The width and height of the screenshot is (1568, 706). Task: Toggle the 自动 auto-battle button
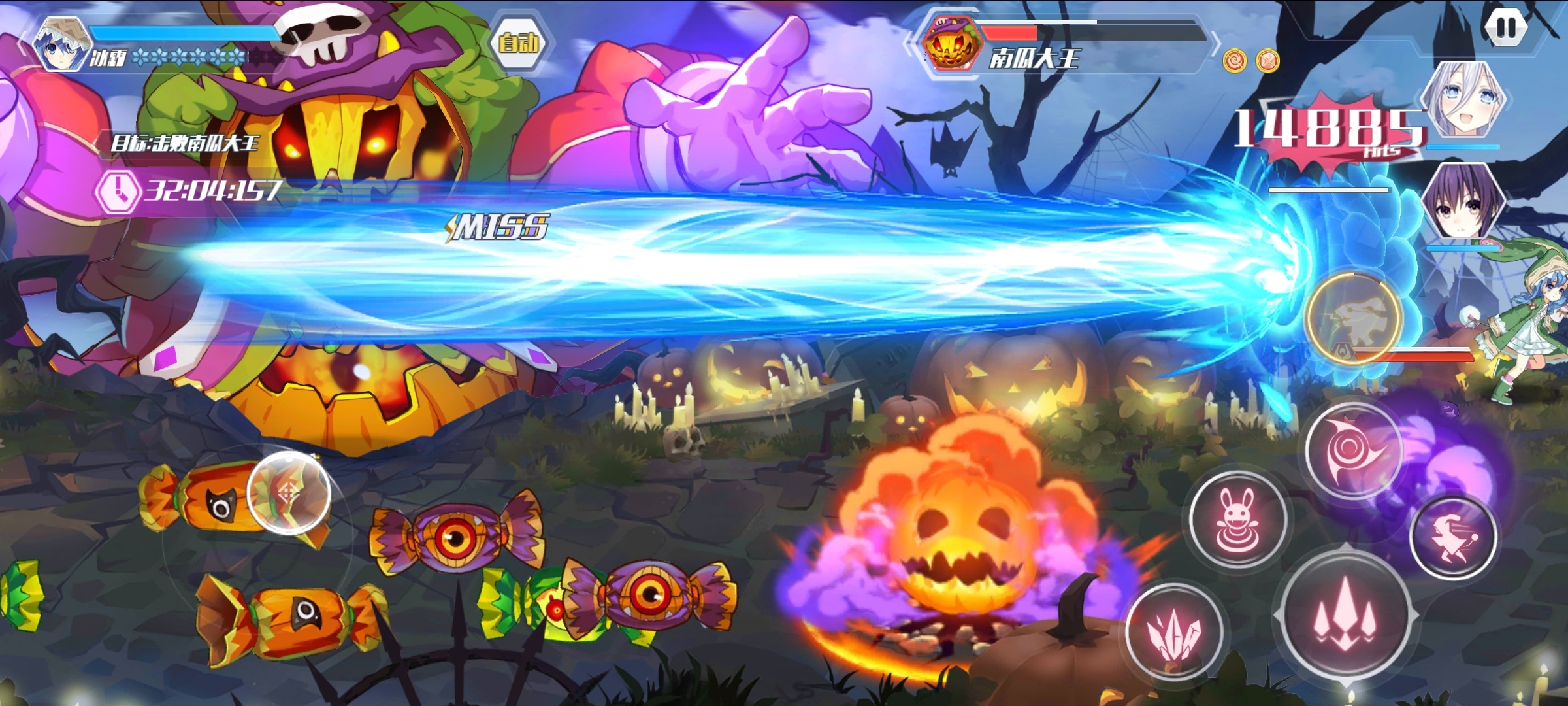519,43
